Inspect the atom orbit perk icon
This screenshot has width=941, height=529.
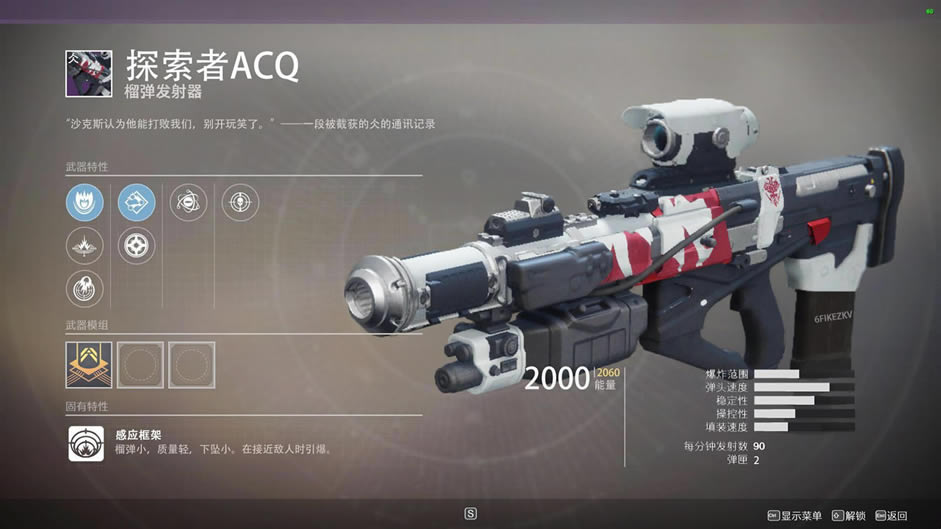pyautogui.click(x=188, y=203)
